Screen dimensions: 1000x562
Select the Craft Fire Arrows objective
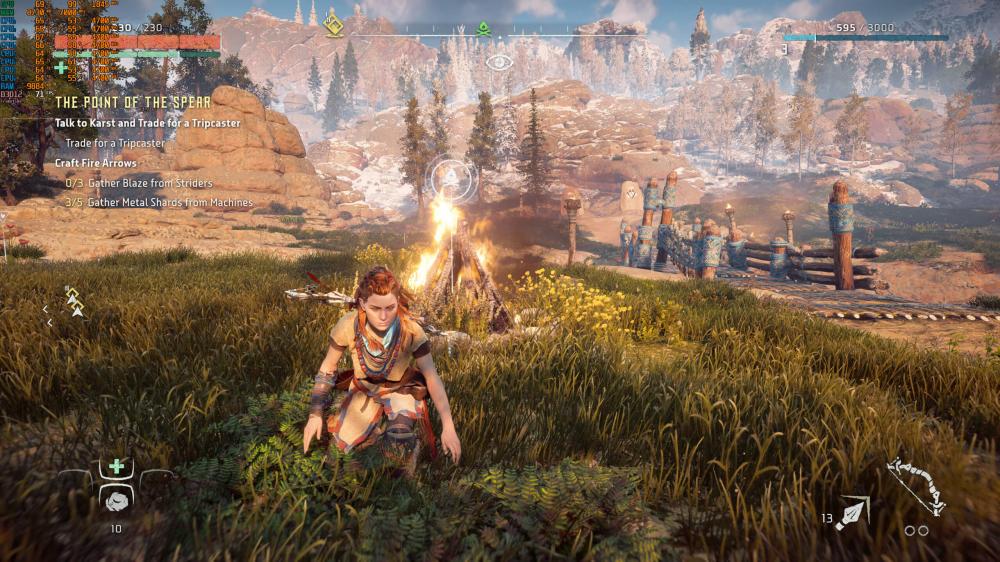point(96,163)
